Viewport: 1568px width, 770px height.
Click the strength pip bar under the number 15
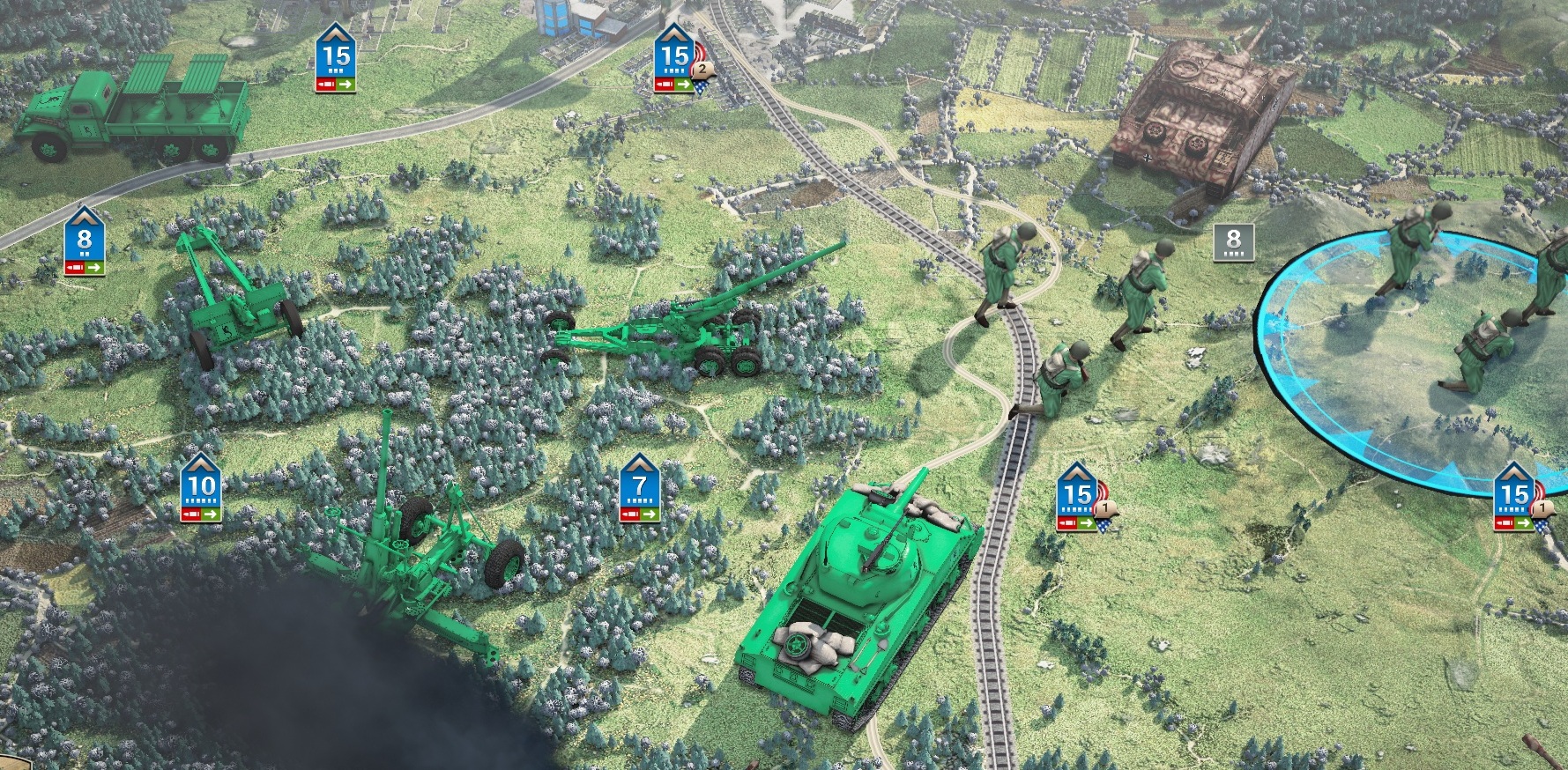click(336, 71)
